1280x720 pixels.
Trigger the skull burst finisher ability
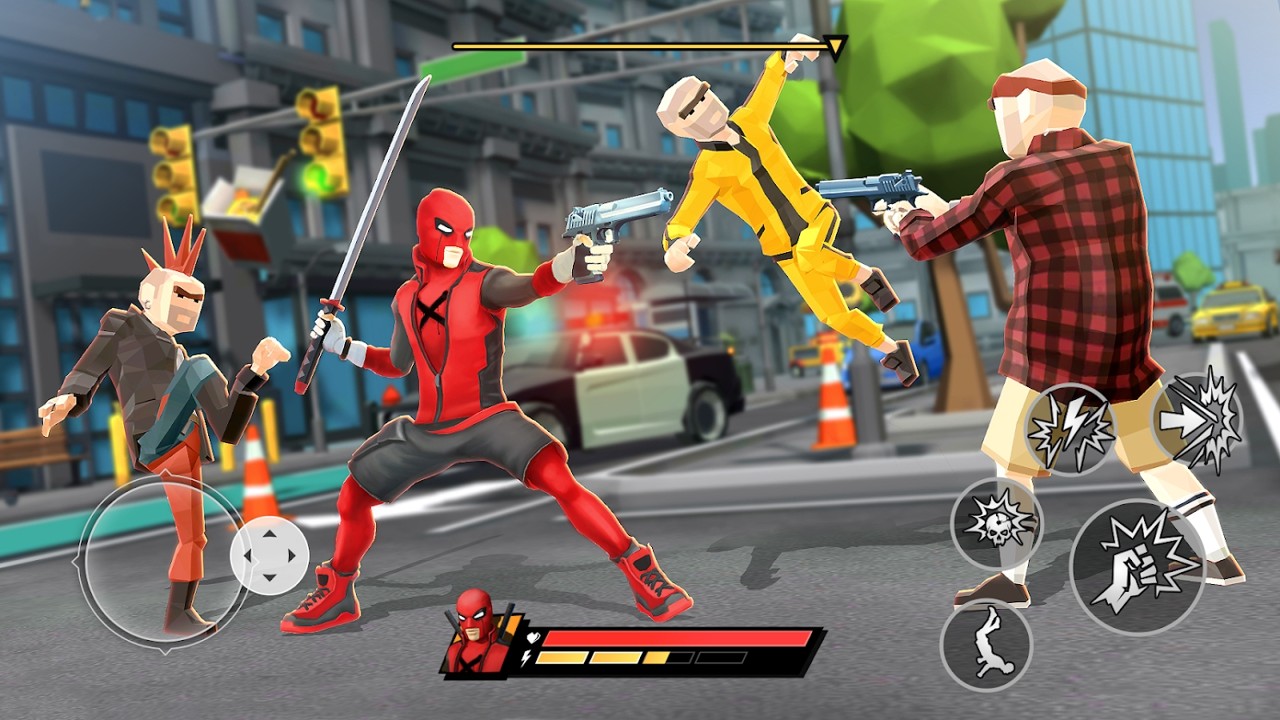[x=996, y=522]
